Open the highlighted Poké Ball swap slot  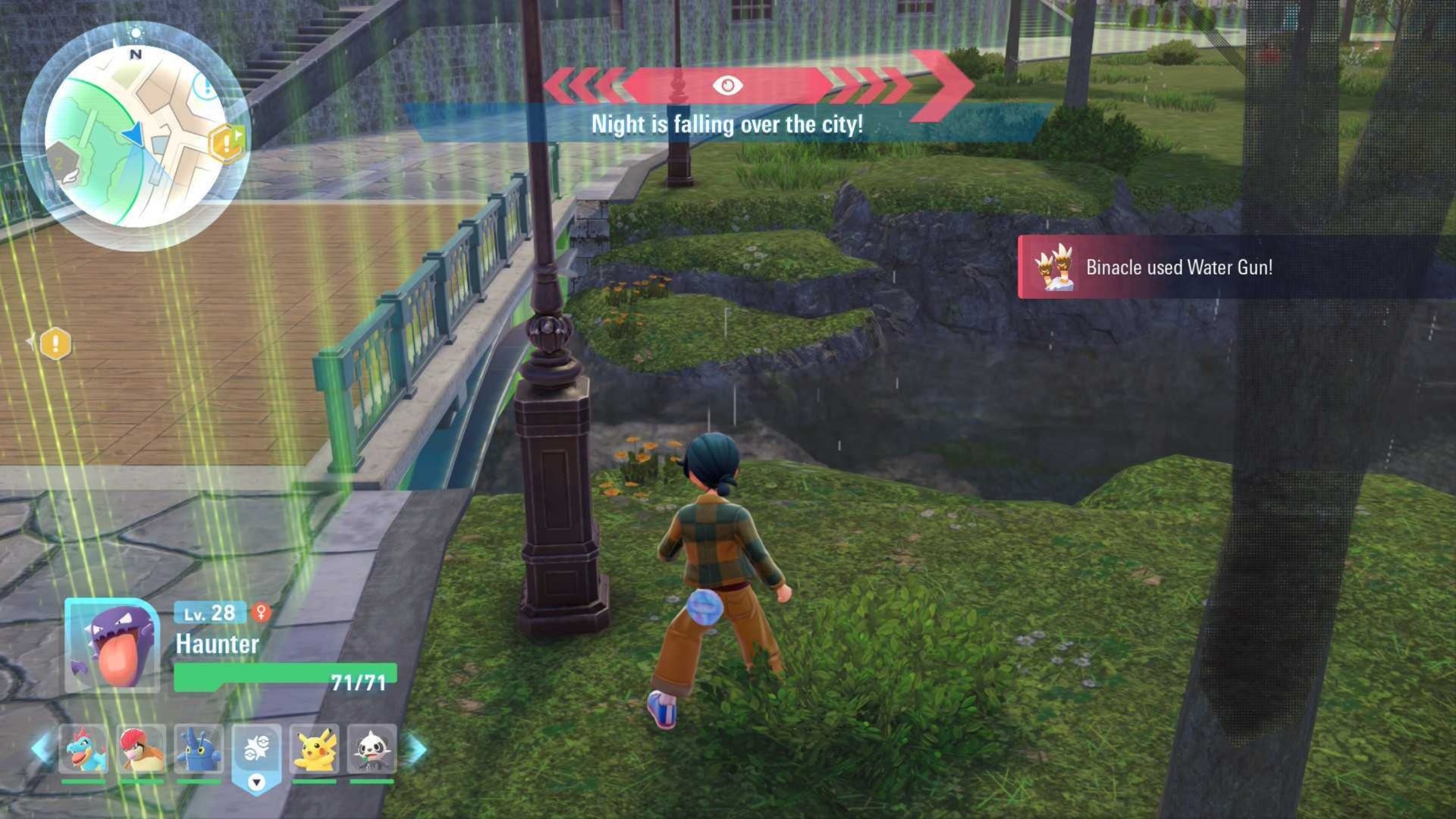256,756
